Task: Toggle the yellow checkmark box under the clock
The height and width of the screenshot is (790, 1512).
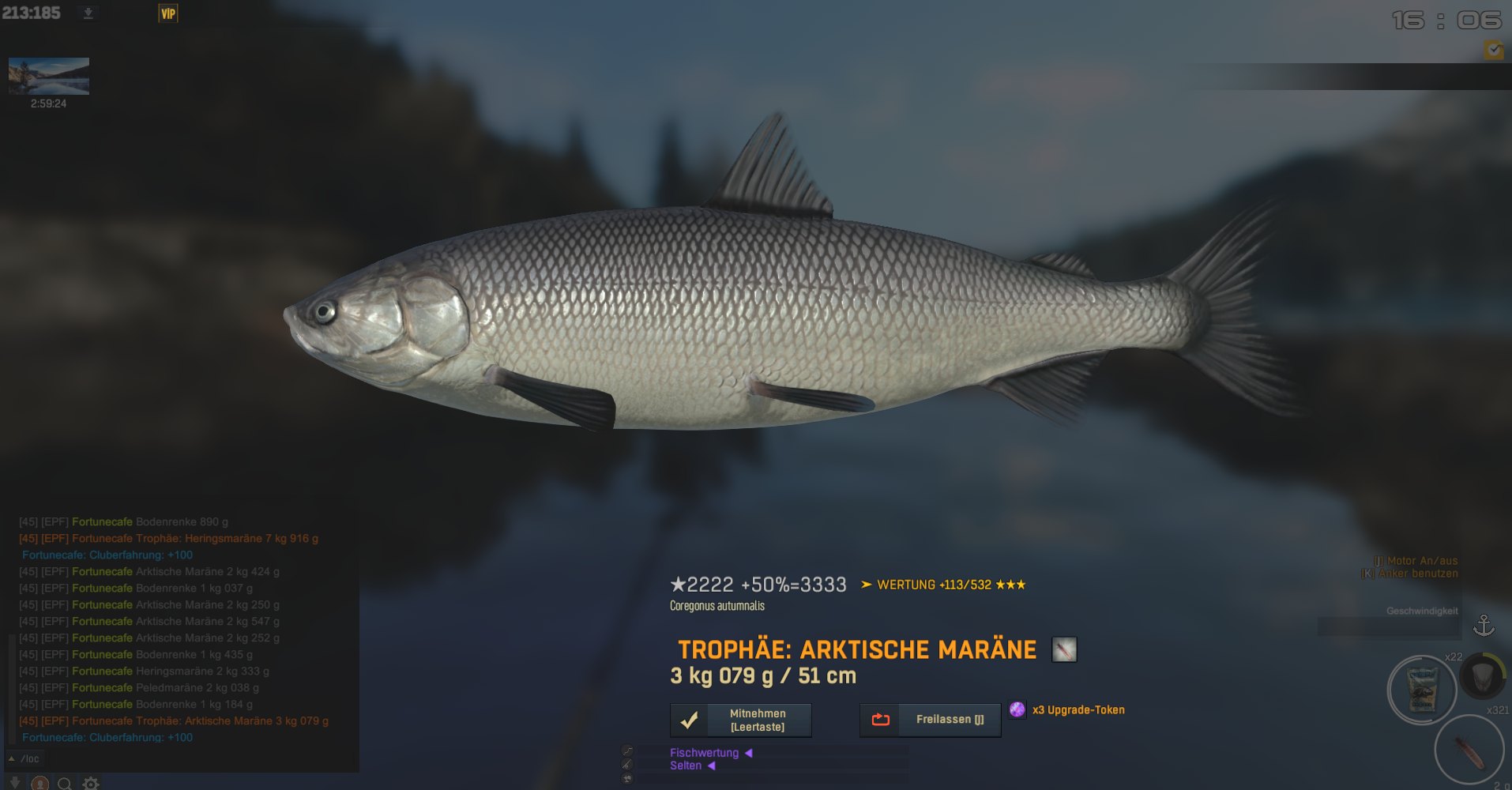Action: pos(1493,50)
